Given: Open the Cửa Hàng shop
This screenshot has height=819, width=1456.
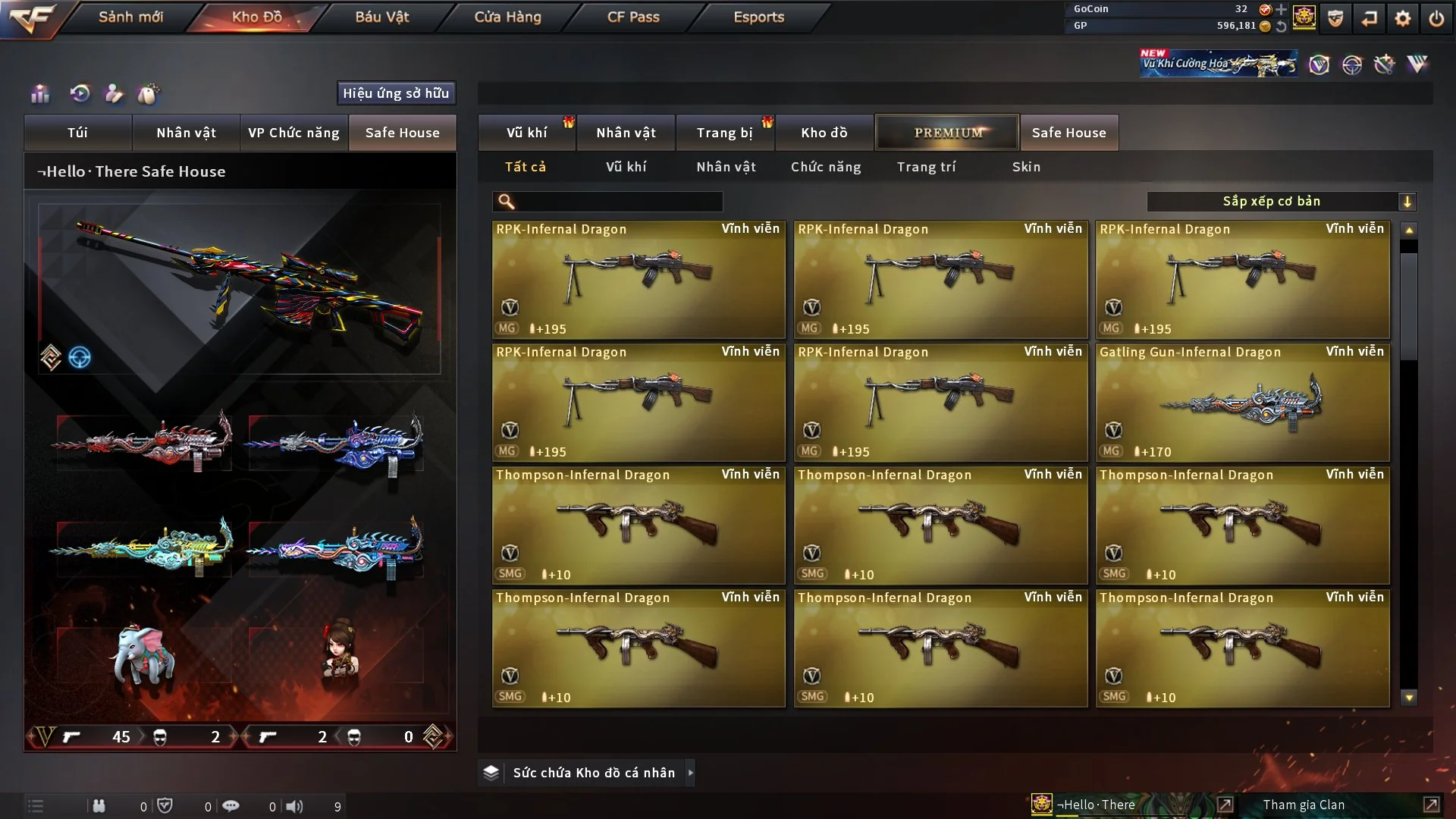Looking at the screenshot, I should tap(507, 17).
